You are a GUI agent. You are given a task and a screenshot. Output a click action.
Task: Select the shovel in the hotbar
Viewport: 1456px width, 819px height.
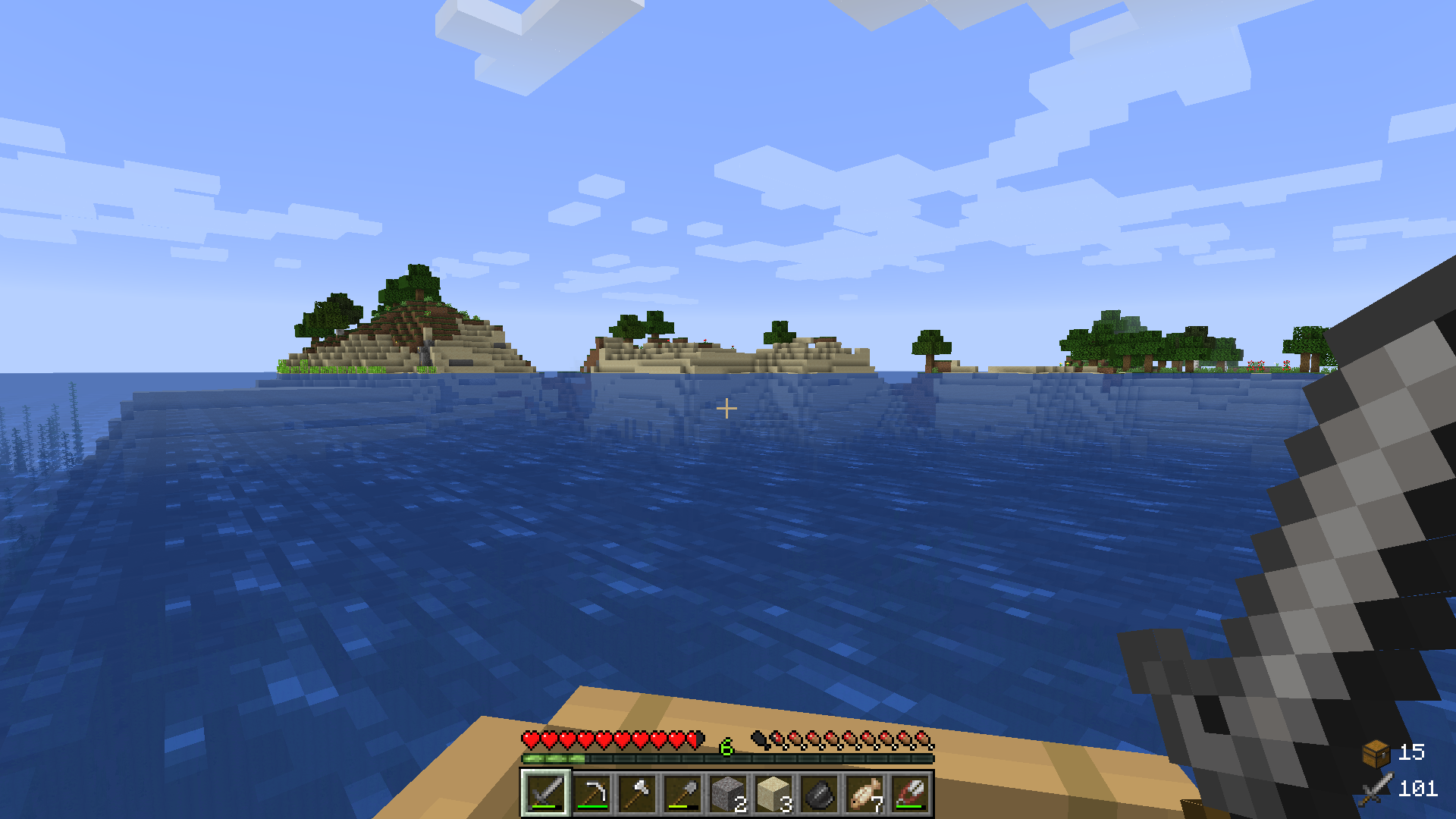click(x=682, y=793)
